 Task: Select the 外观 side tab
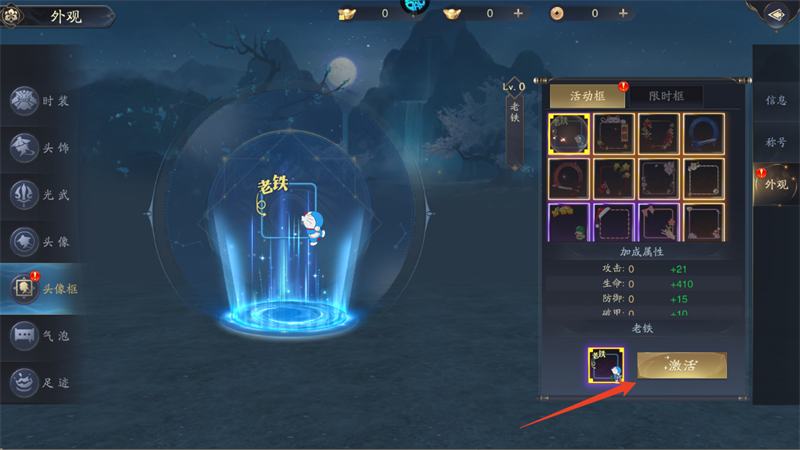(776, 185)
